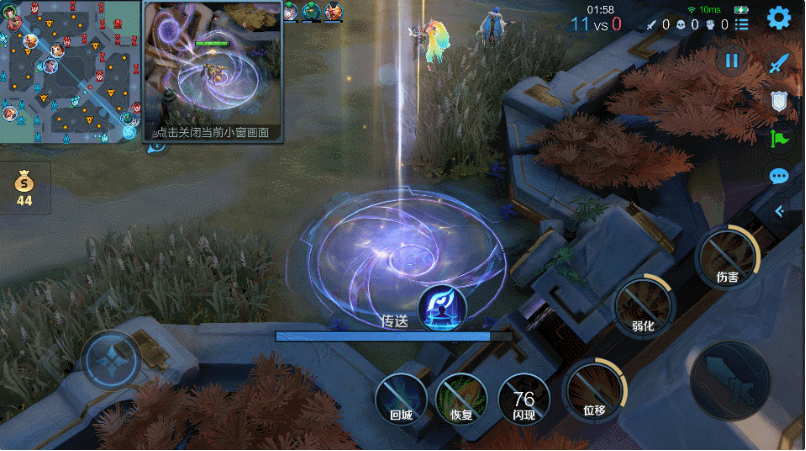Open the chat speech bubble
Screen dimensions: 806x451
click(x=780, y=177)
